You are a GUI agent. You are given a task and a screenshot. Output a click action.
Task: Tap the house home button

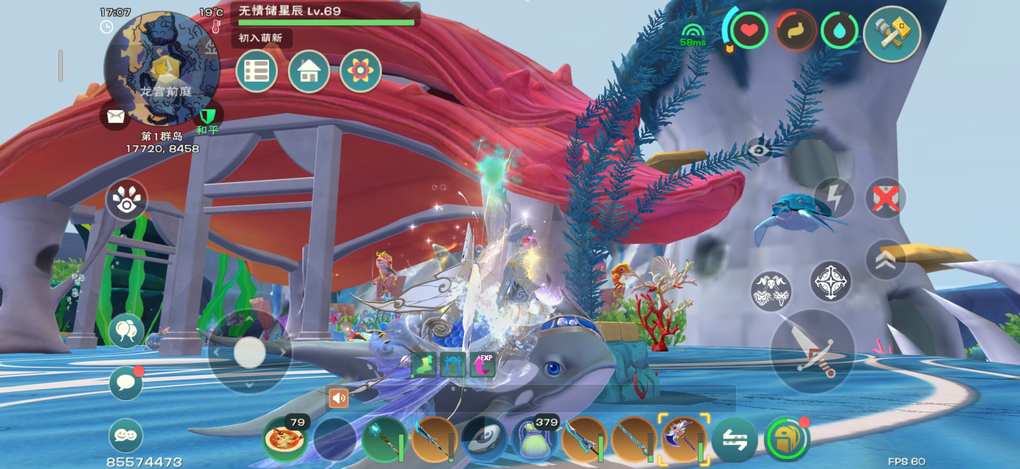pyautogui.click(x=309, y=71)
